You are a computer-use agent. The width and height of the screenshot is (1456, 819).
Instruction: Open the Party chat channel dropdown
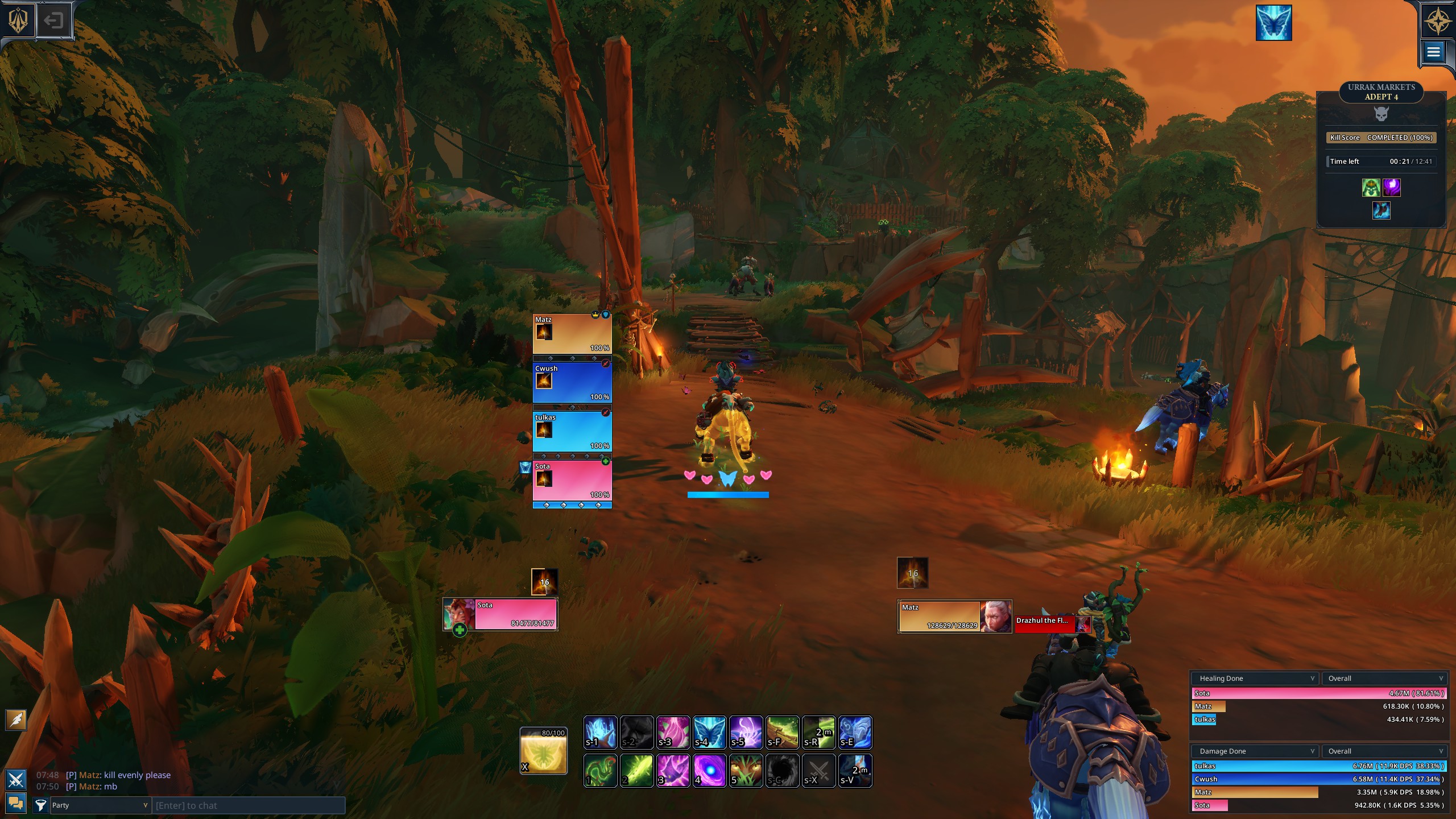100,805
